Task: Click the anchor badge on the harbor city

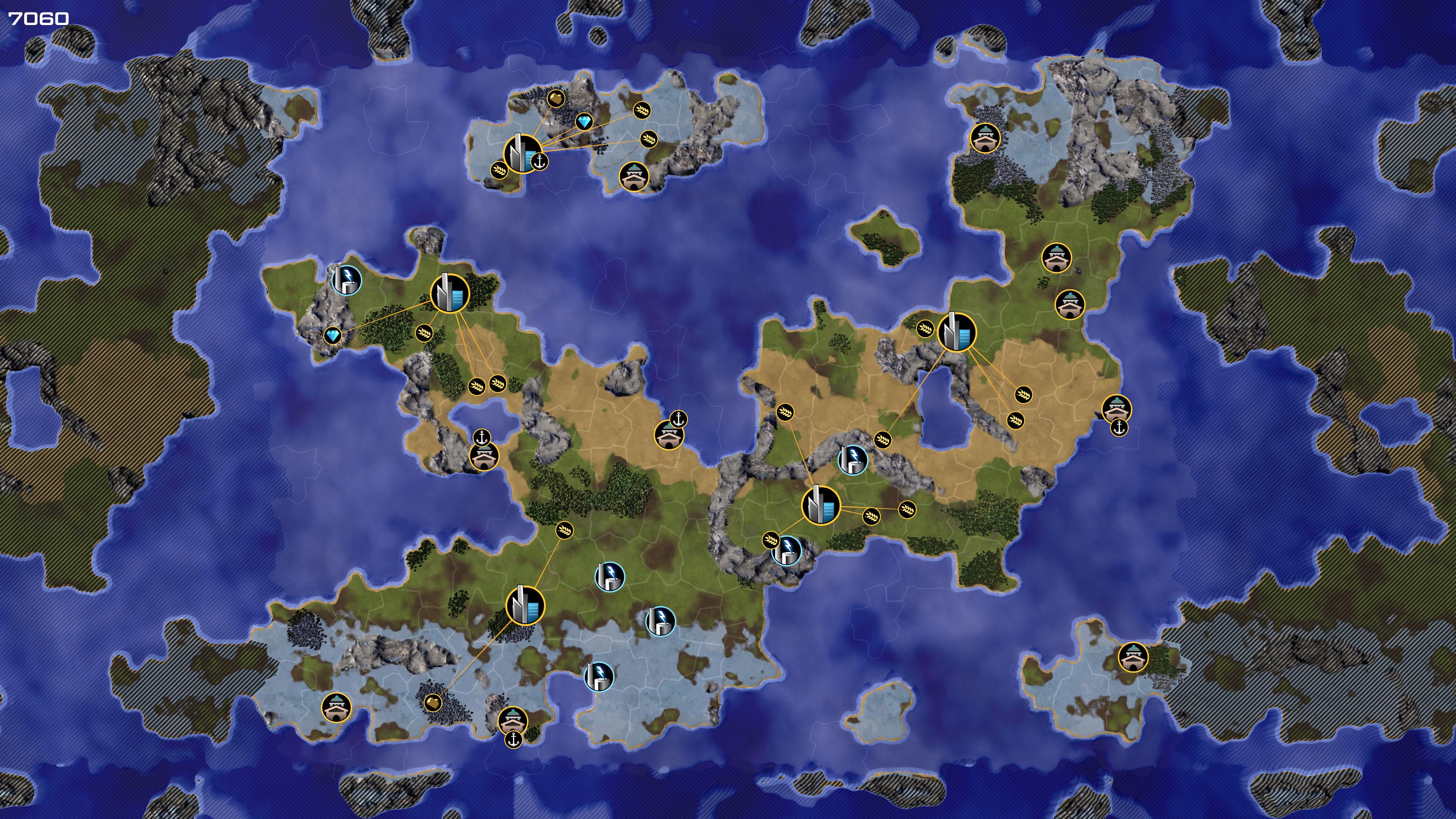Action: 540,162
